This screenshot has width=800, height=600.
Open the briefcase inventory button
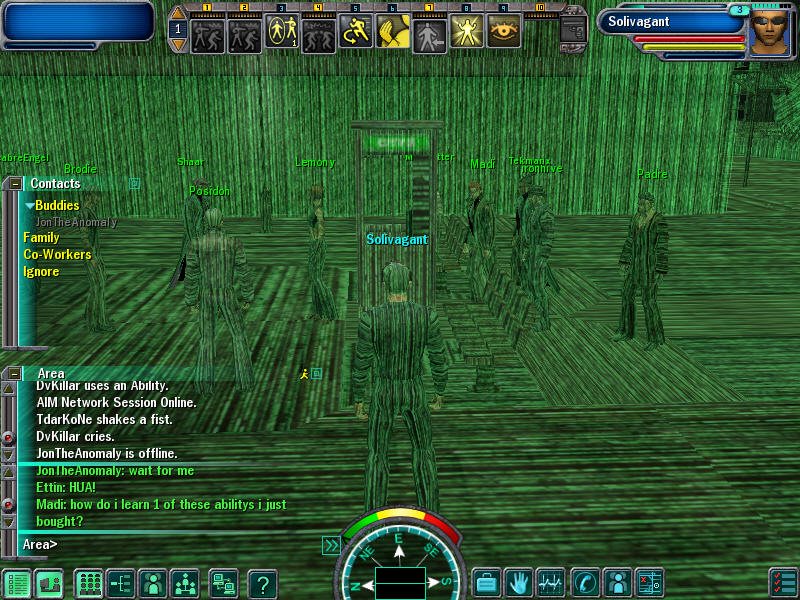(486, 582)
